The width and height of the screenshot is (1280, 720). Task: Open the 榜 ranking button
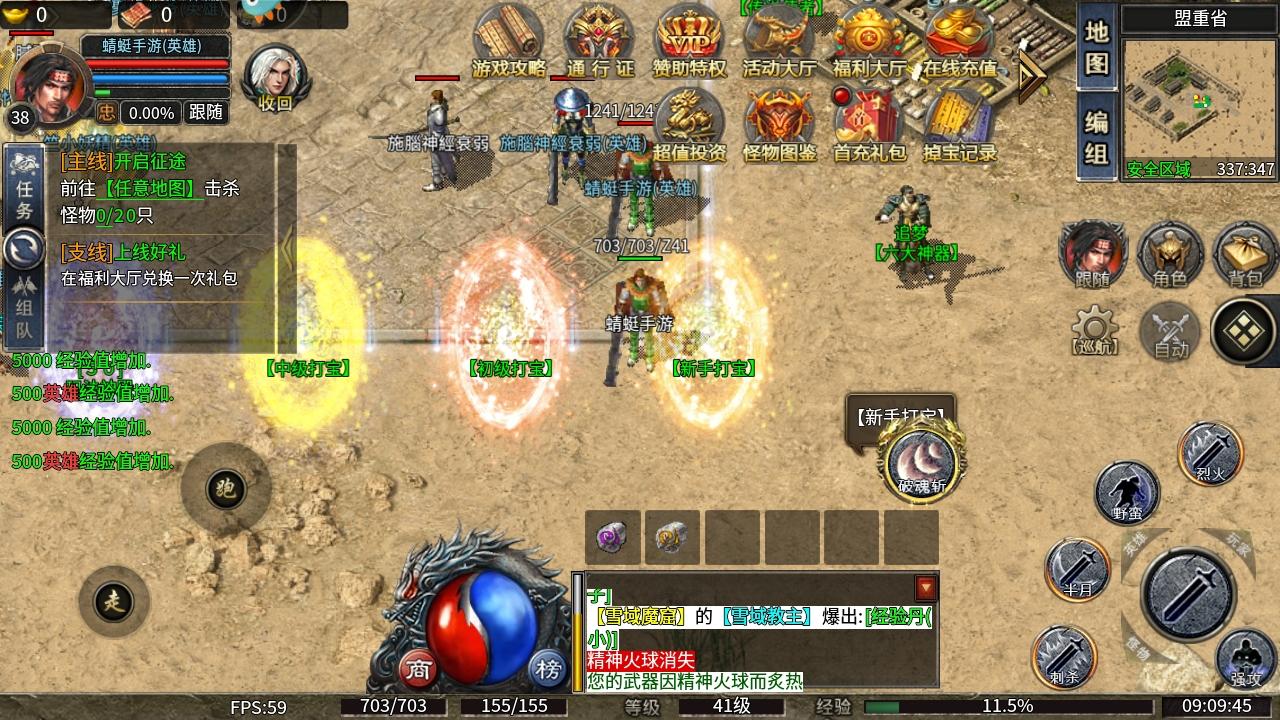(547, 668)
